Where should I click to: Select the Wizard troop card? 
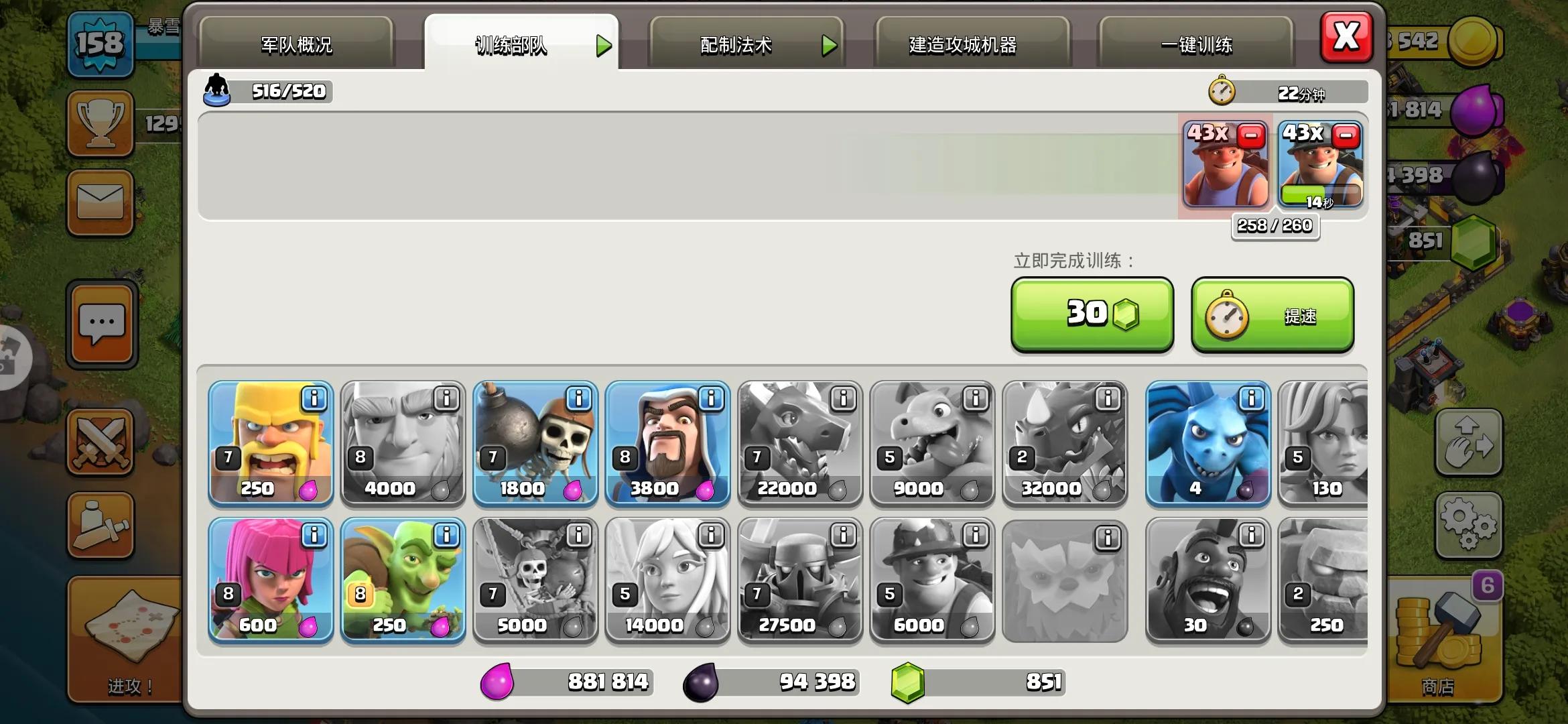click(x=667, y=442)
